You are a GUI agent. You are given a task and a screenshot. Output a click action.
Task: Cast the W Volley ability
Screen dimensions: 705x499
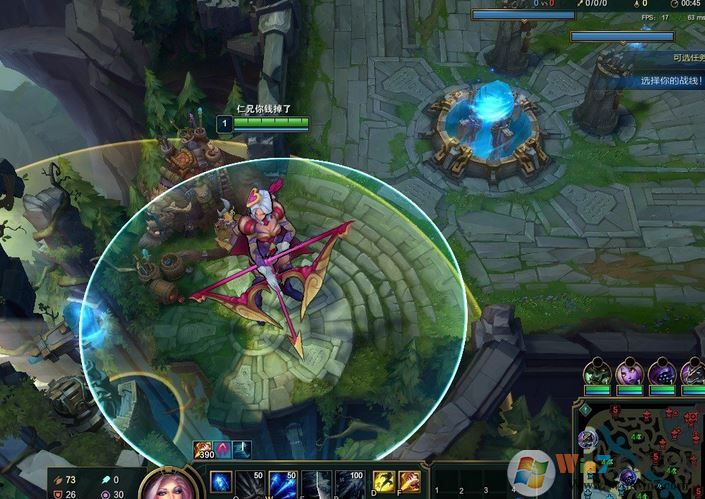[282, 482]
